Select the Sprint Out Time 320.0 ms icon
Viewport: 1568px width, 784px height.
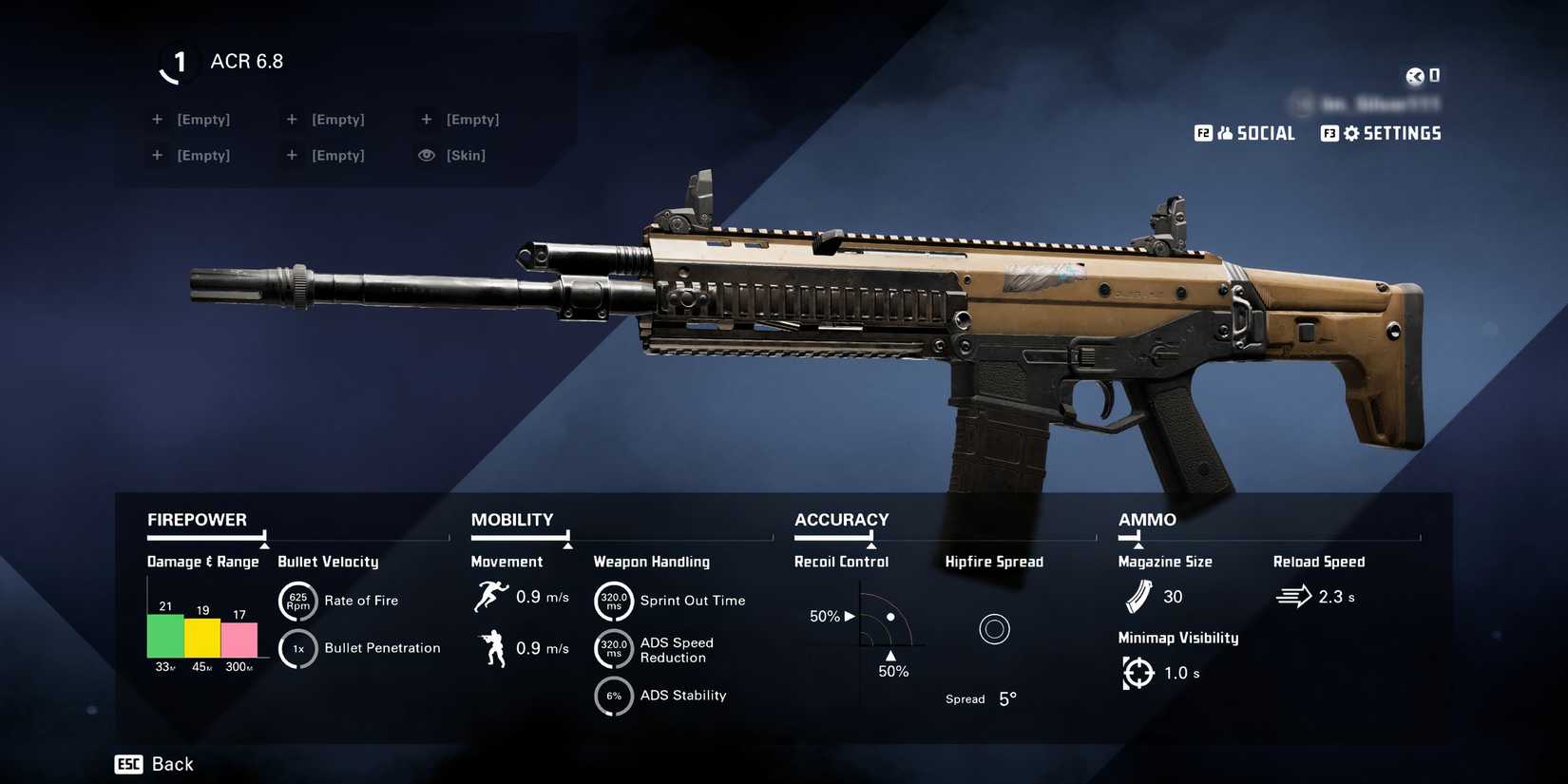click(614, 601)
